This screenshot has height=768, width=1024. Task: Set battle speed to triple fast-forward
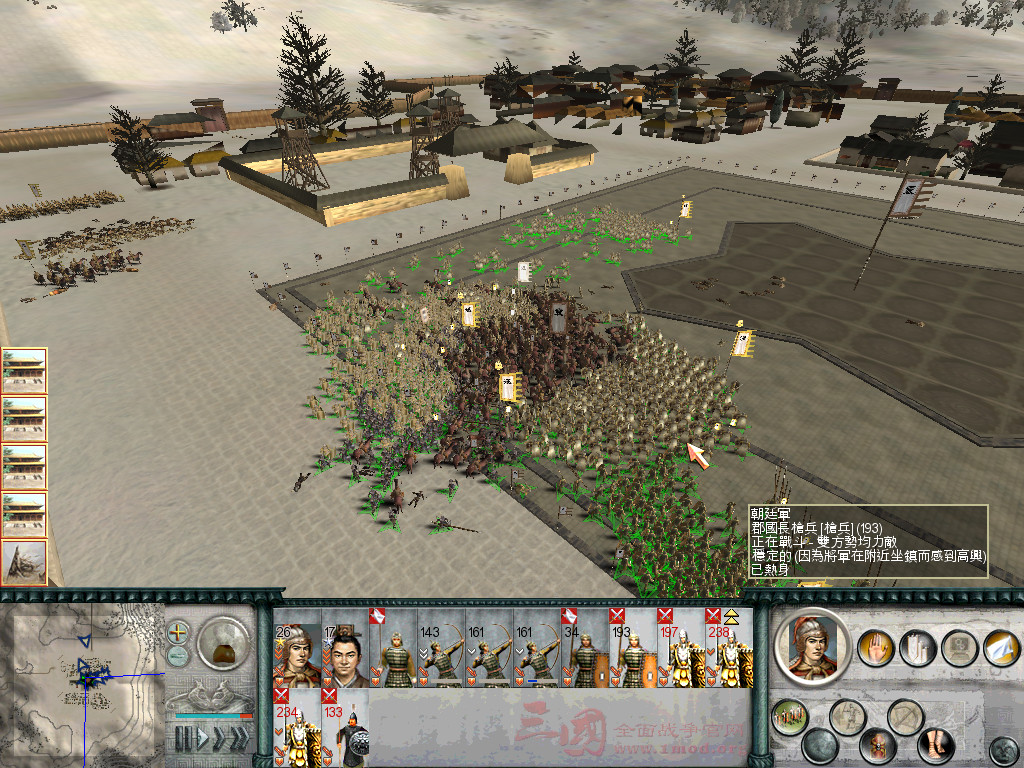click(x=239, y=739)
